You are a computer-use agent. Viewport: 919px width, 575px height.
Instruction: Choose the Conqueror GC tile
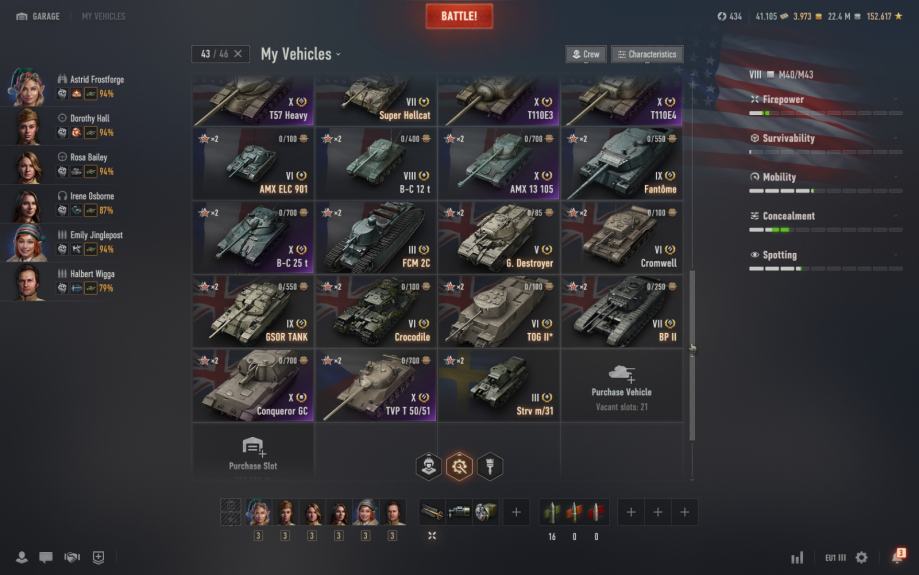253,385
